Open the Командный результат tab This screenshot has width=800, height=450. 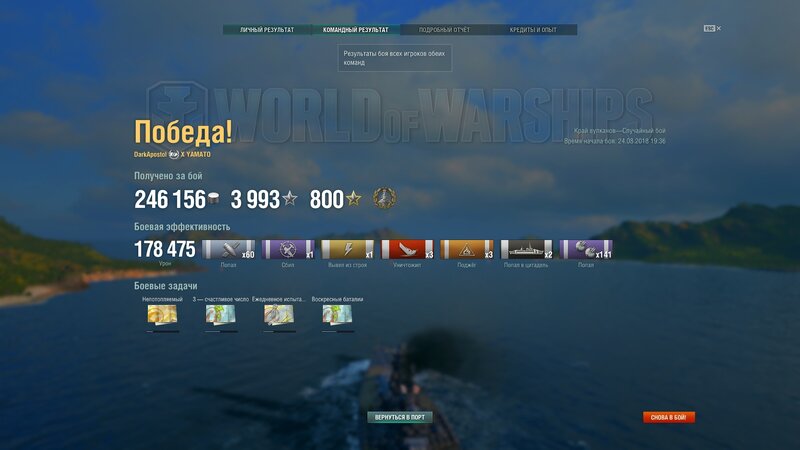click(356, 30)
